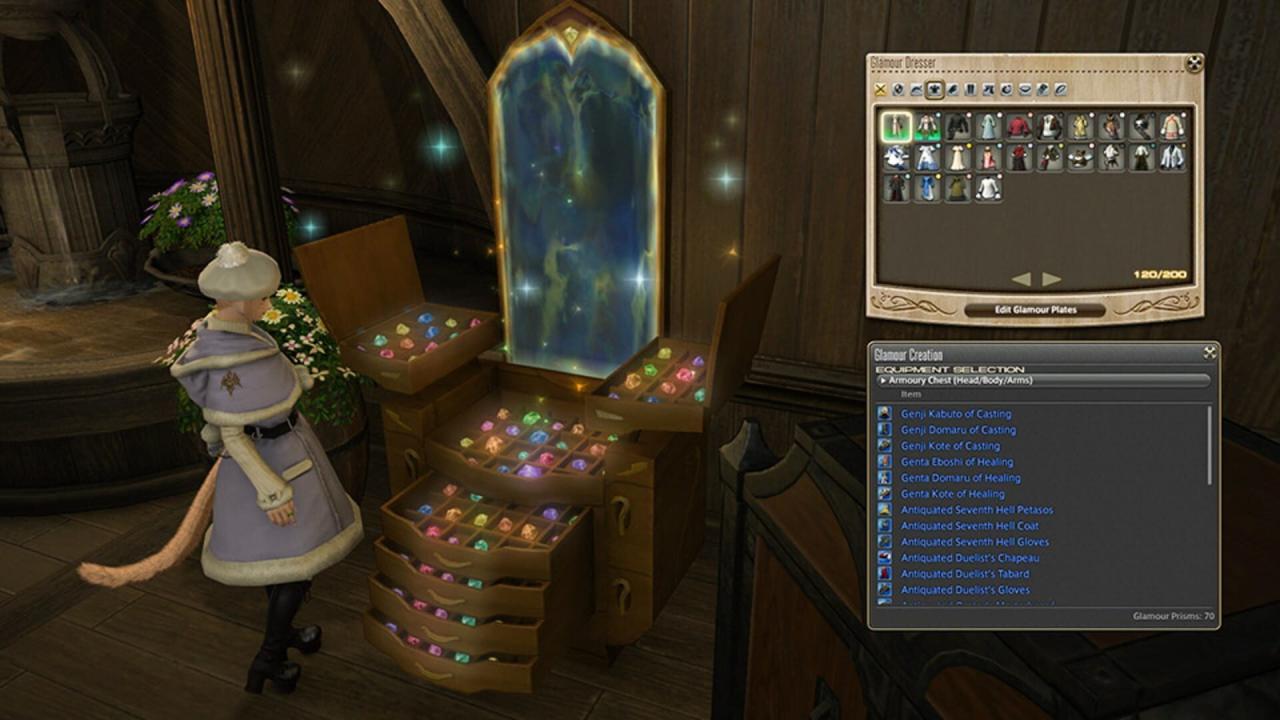Choose Genji Domaru of Casting
Image resolution: width=1280 pixels, height=720 pixels.
(957, 430)
